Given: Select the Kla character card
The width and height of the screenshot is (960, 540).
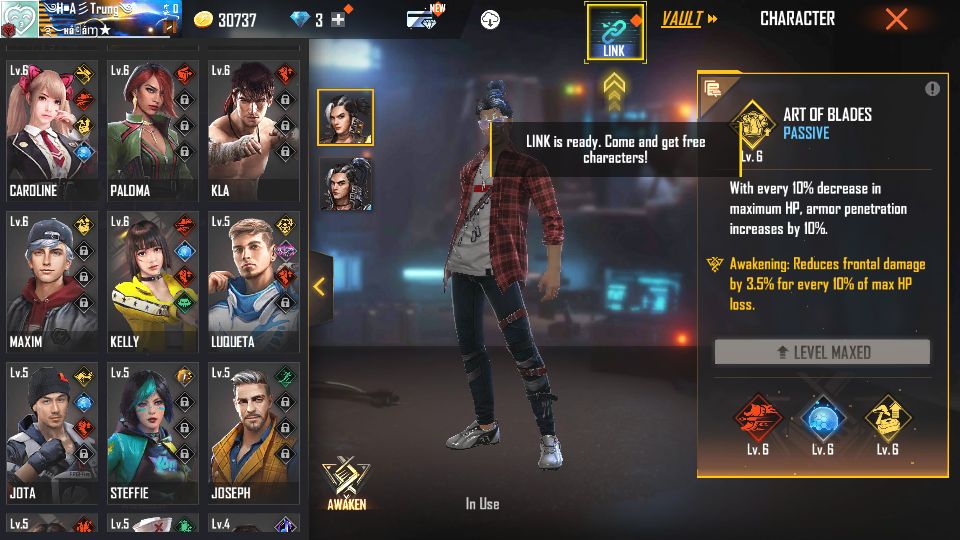Looking at the screenshot, I should tap(252, 130).
